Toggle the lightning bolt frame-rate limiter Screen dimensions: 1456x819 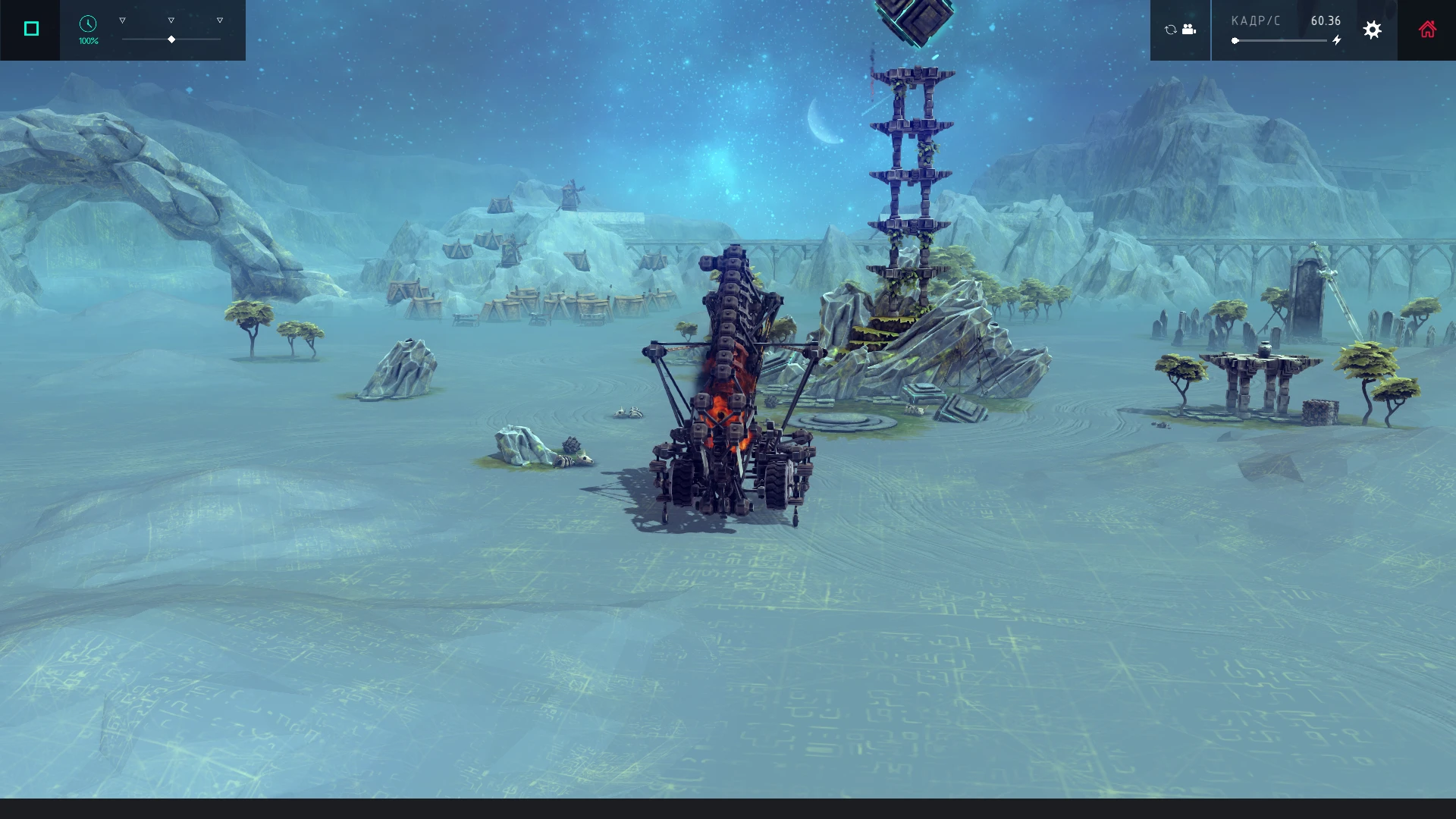pyautogui.click(x=1336, y=40)
